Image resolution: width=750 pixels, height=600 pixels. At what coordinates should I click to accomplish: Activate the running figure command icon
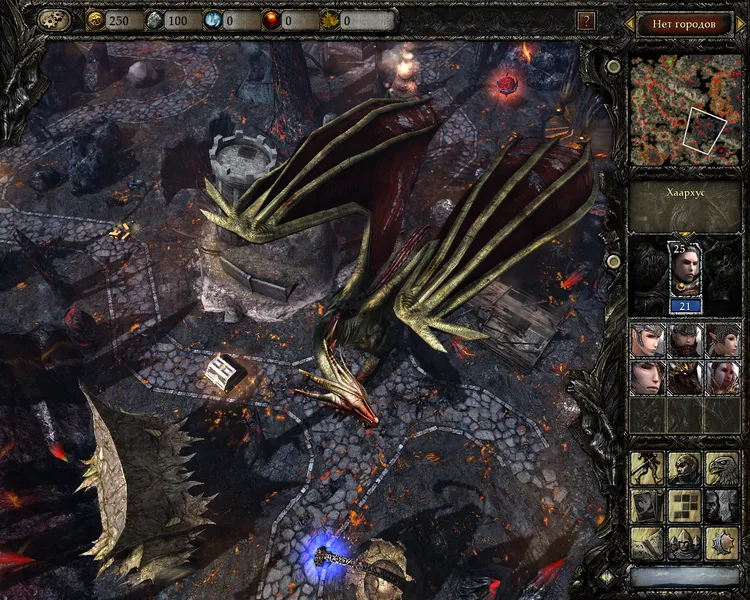coord(646,468)
